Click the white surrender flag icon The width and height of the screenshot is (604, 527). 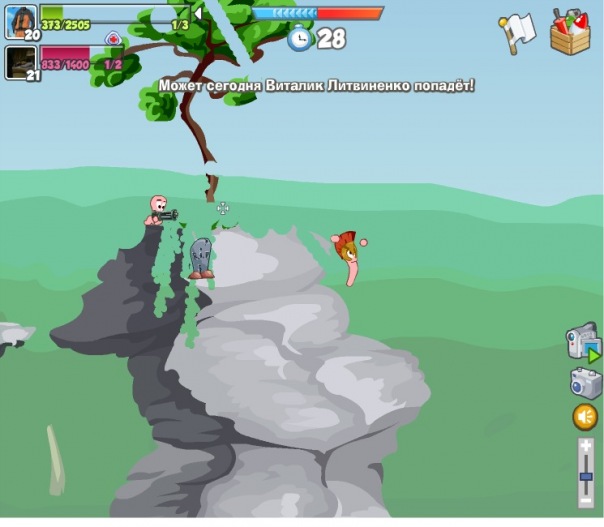coord(519,32)
